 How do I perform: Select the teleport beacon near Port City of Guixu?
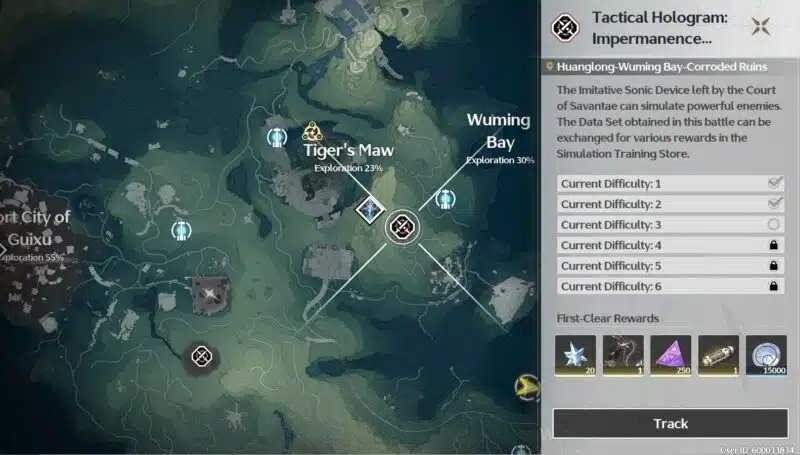[181, 231]
